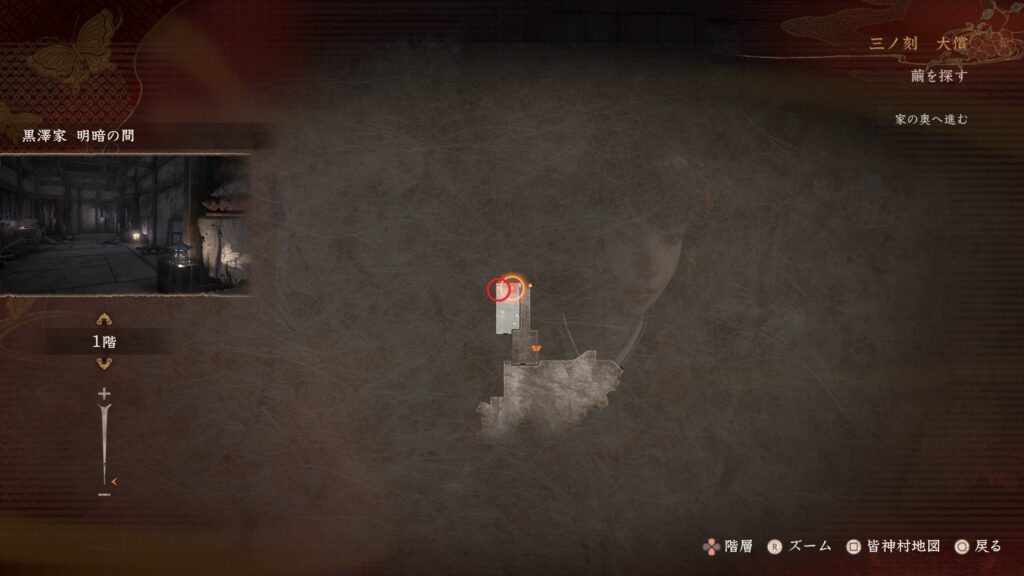Screen dimensions: 1024x576
Task: Open the 皆神村地図 village map
Action: [x=894, y=546]
